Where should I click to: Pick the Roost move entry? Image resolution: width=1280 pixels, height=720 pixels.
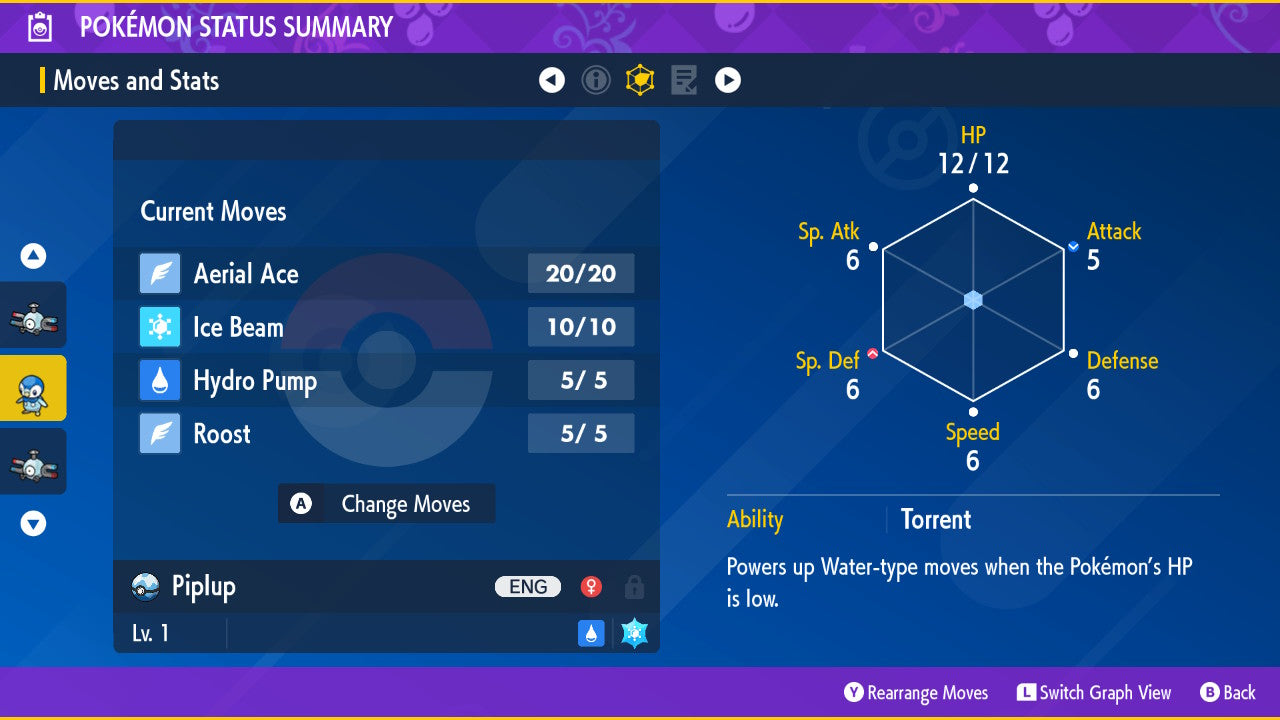(x=386, y=434)
